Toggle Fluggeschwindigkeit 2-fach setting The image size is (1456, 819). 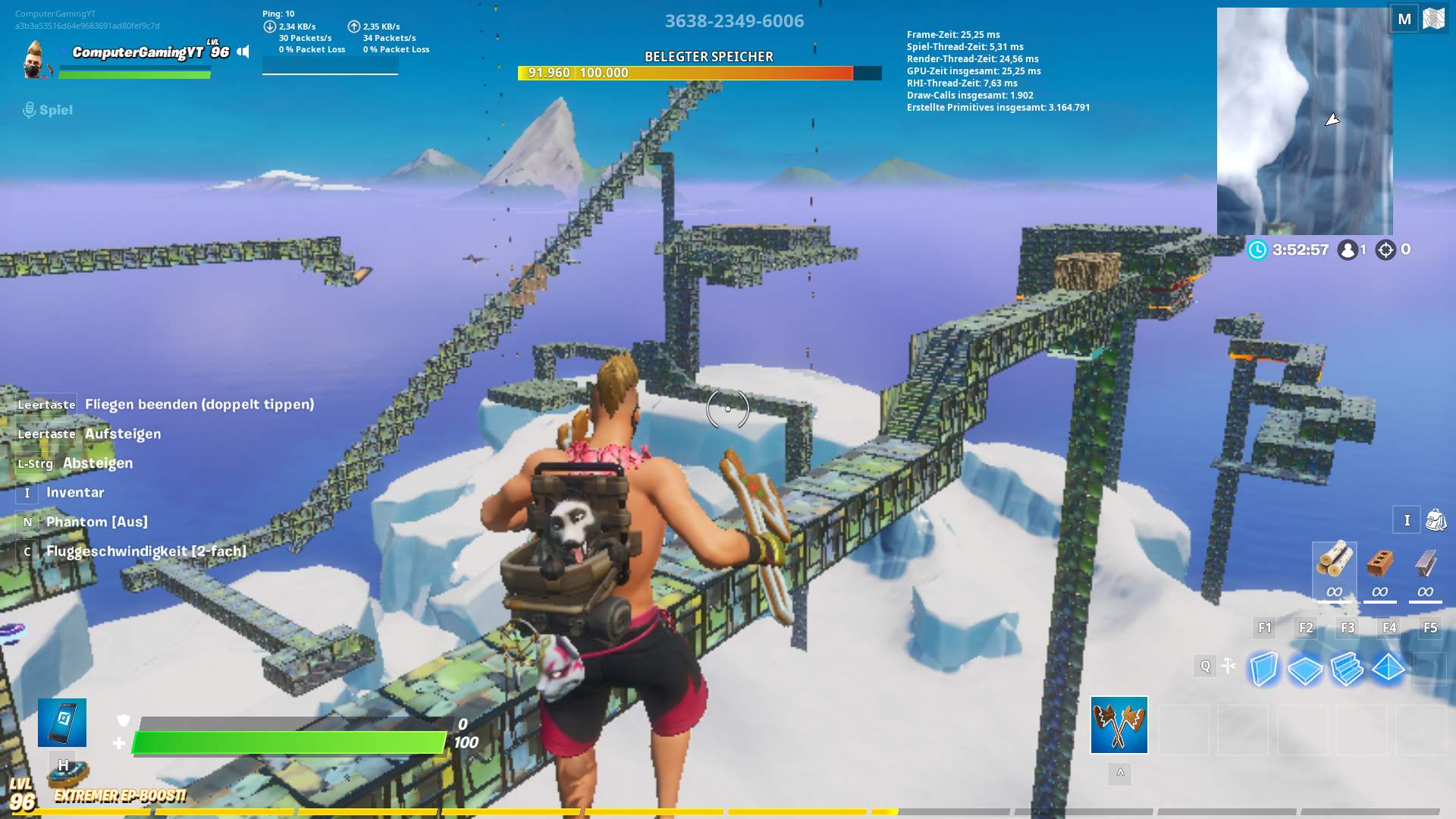[144, 551]
